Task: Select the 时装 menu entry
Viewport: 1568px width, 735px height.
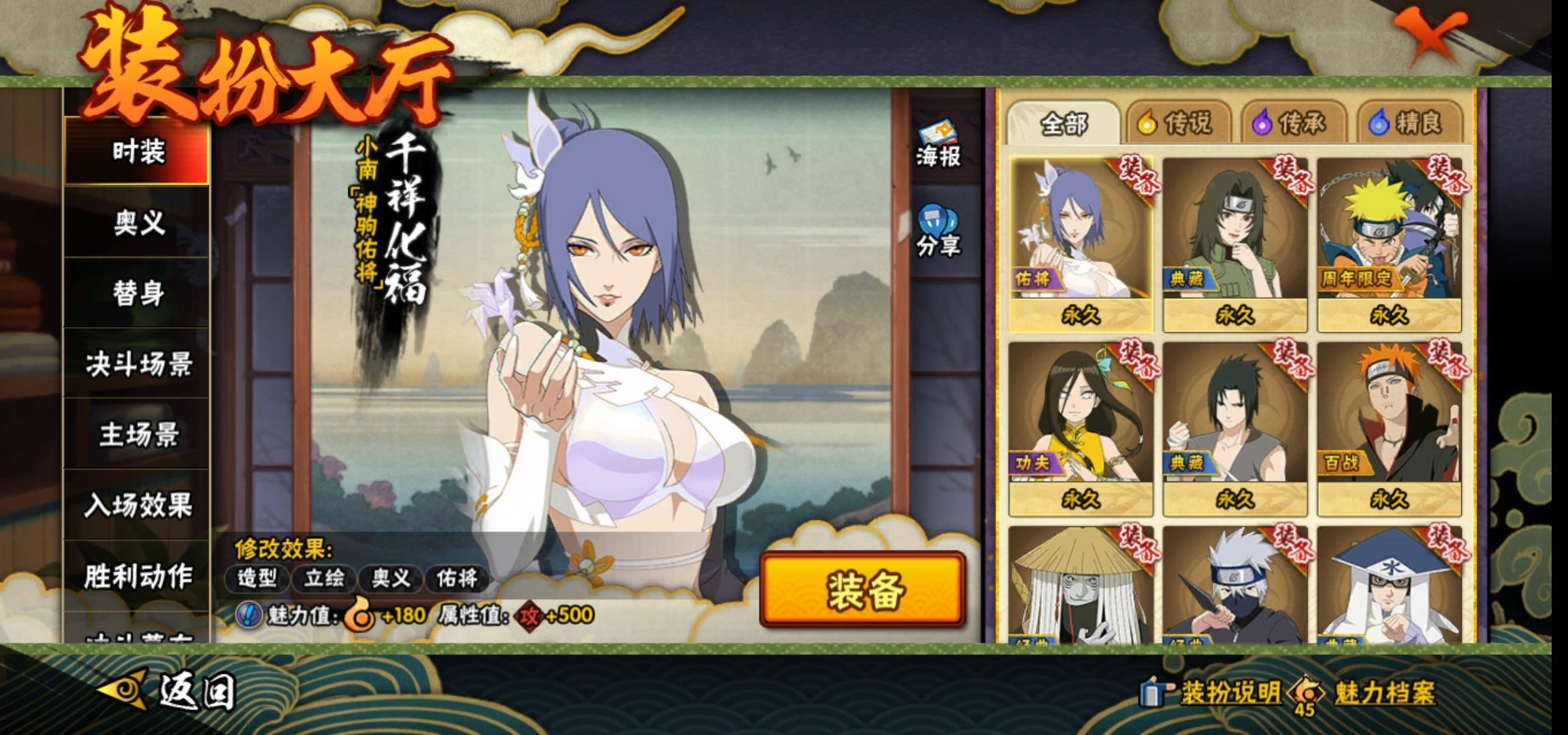Action: click(x=137, y=151)
